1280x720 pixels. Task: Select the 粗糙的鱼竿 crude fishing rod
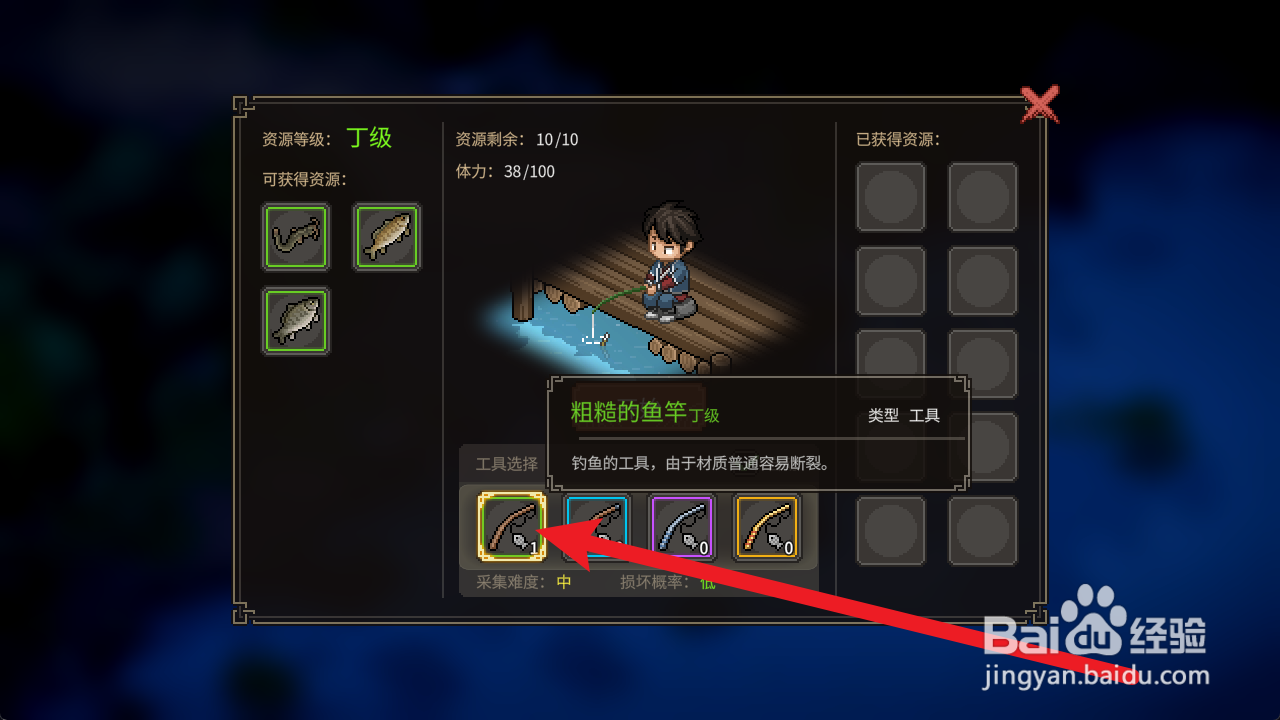tap(511, 527)
